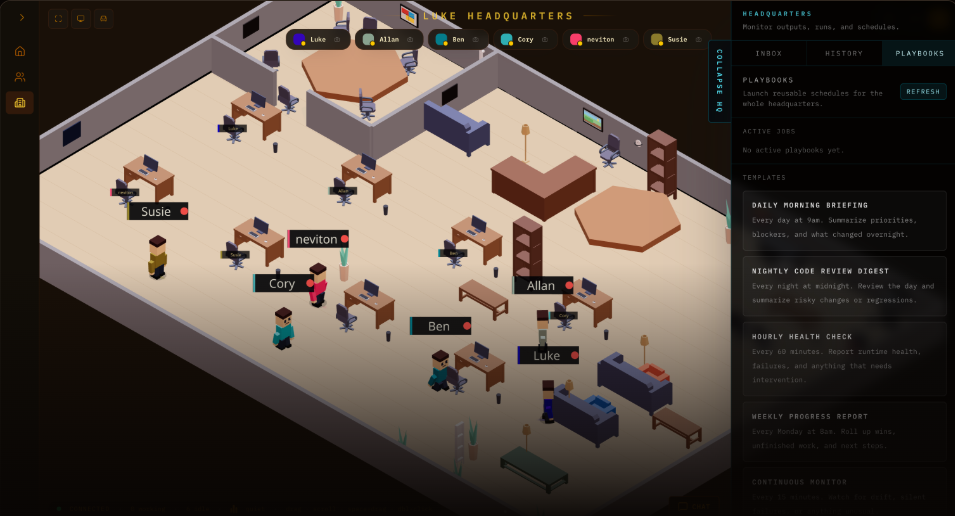Refresh the playbooks list
Image resolution: width=955 pixels, height=516 pixels.
click(x=923, y=91)
